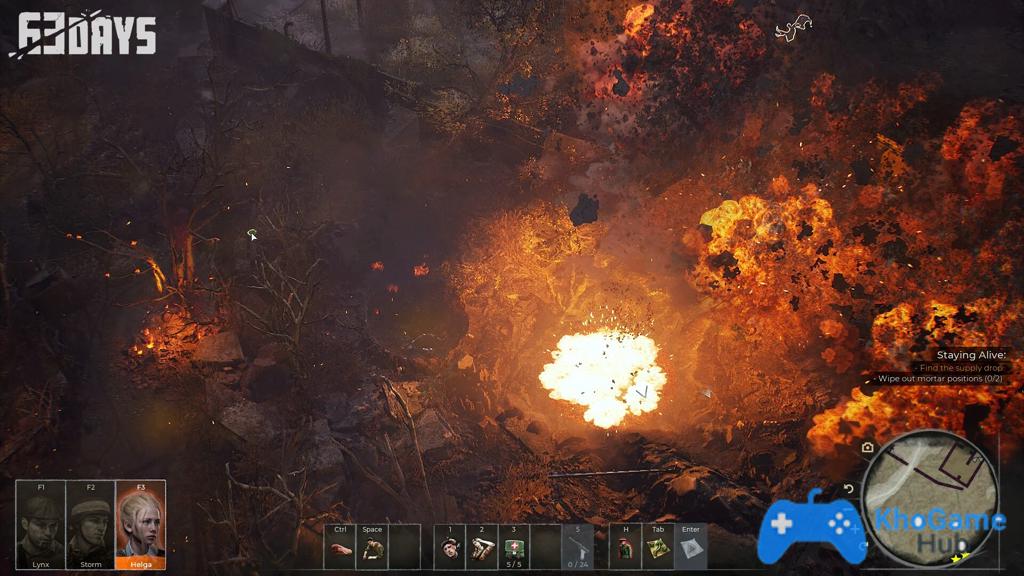Image resolution: width=1024 pixels, height=576 pixels.
Task: Select Lynx character portrait
Action: (41, 525)
